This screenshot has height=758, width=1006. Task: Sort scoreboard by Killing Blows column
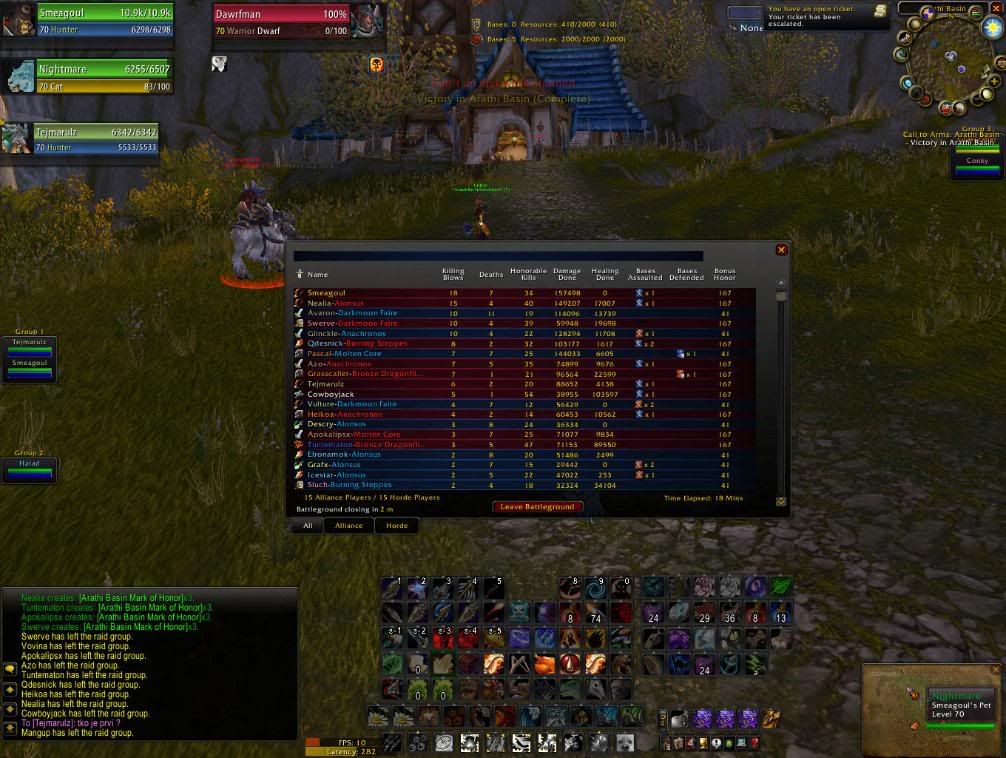(x=453, y=274)
